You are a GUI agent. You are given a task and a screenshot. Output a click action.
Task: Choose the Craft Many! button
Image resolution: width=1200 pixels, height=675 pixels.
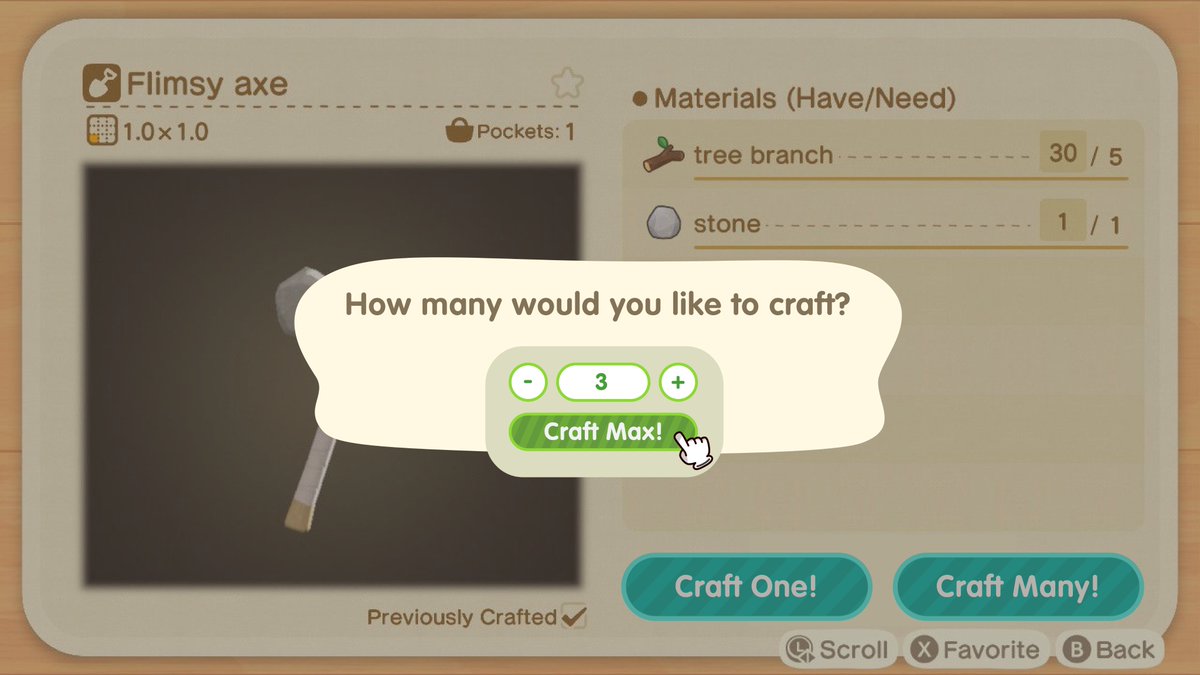click(1017, 586)
